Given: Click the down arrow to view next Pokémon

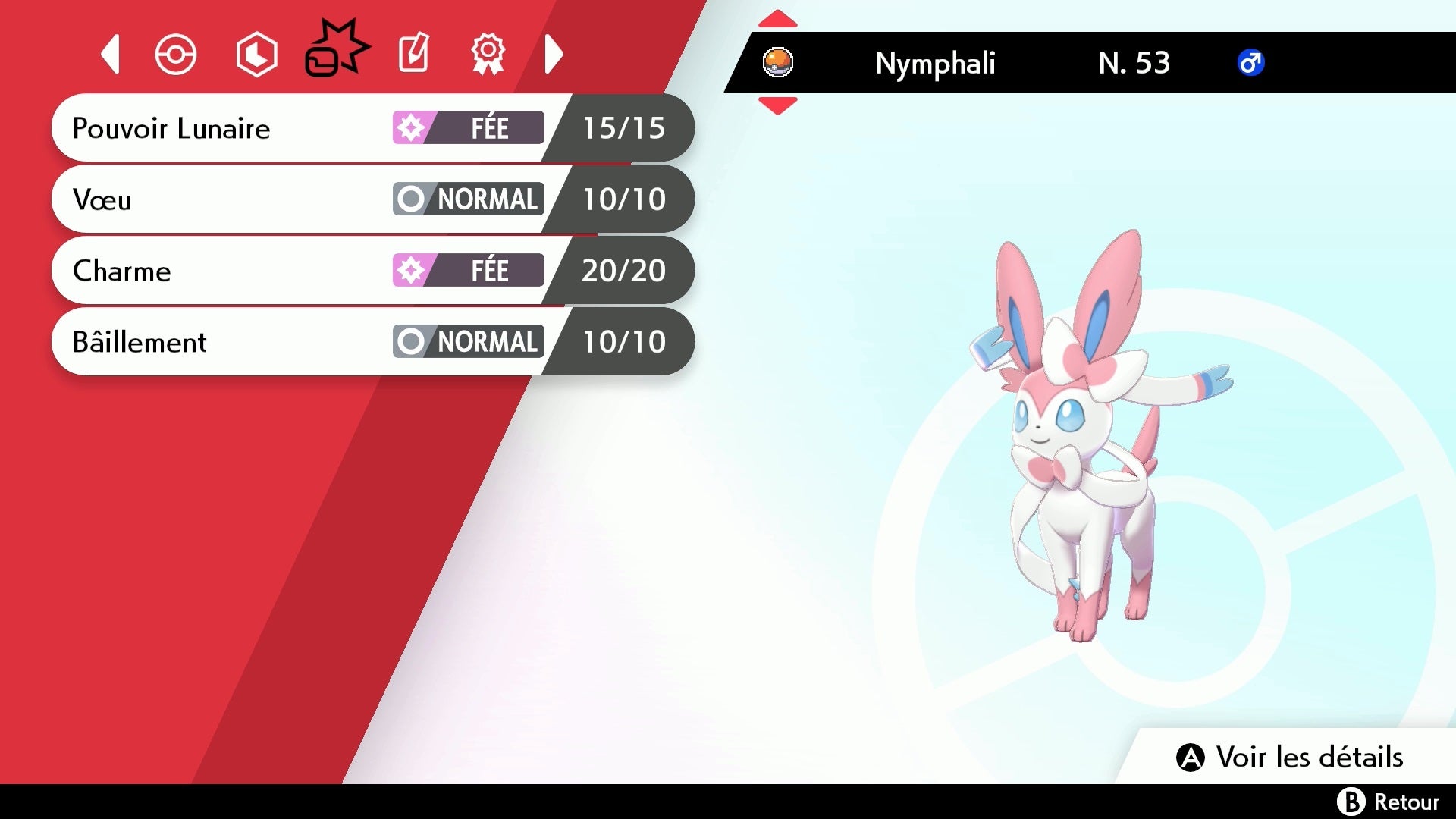Looking at the screenshot, I should tap(778, 106).
